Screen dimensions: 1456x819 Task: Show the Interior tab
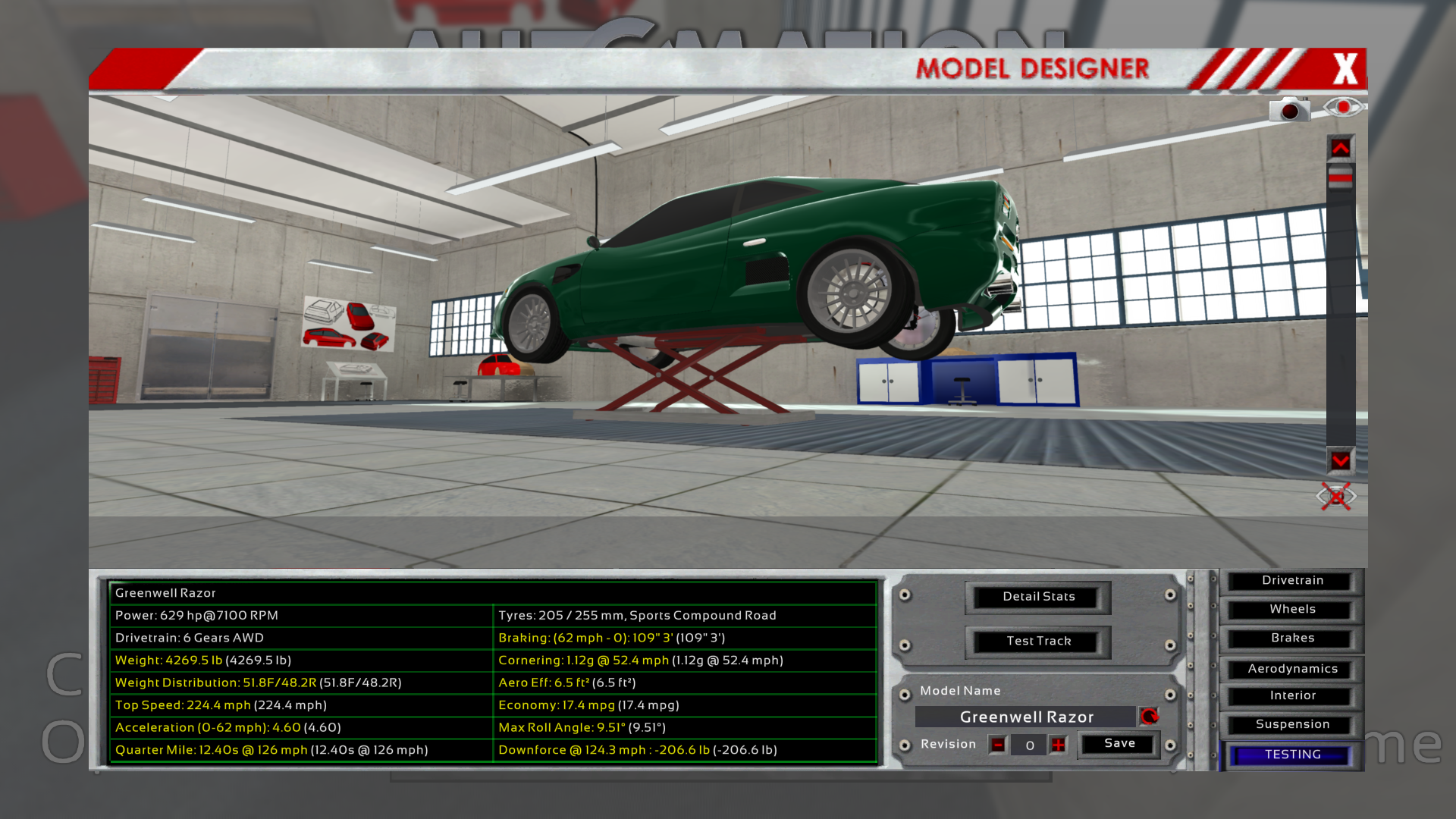1292,696
